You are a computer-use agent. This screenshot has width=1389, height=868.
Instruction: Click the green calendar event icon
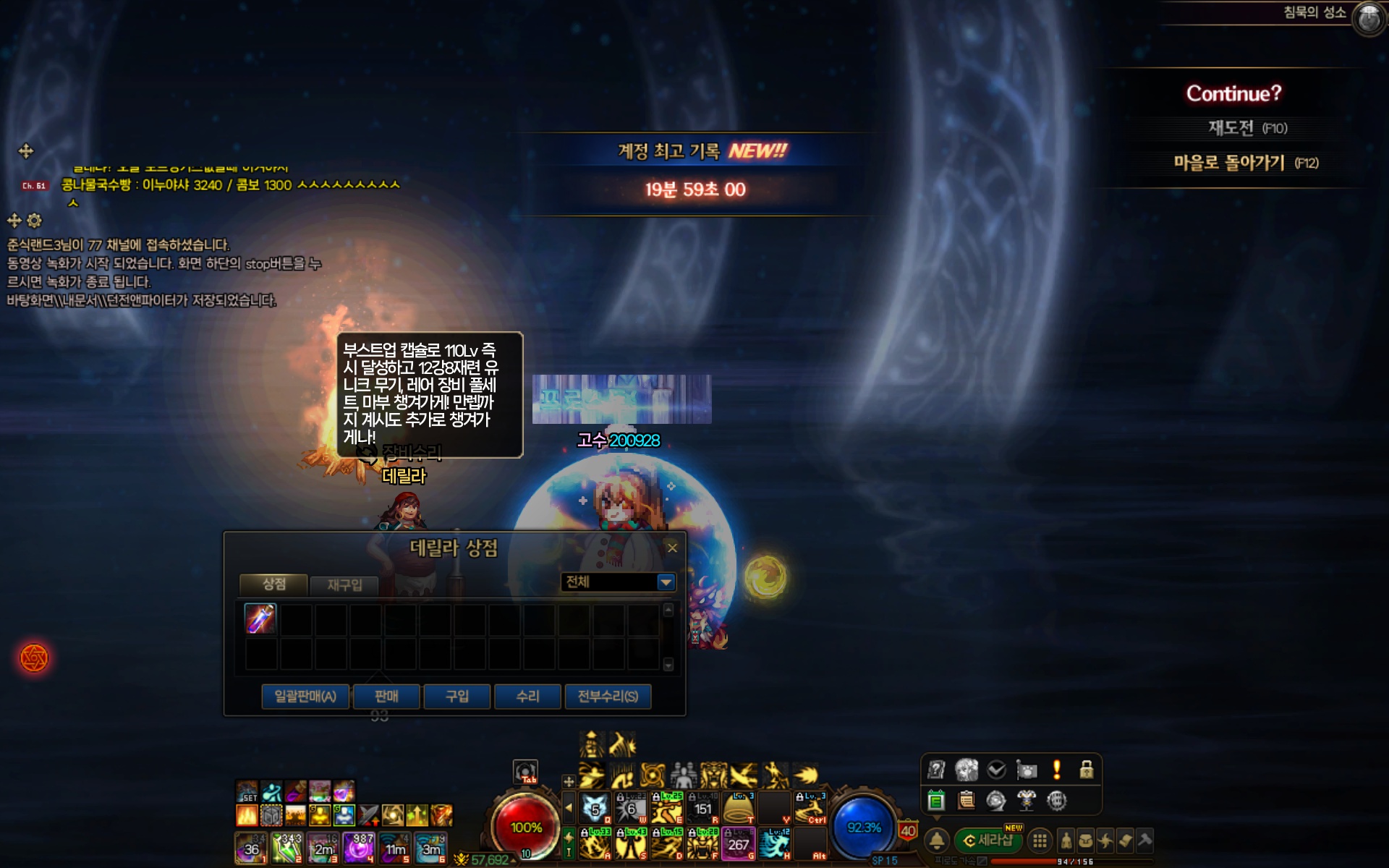click(936, 800)
